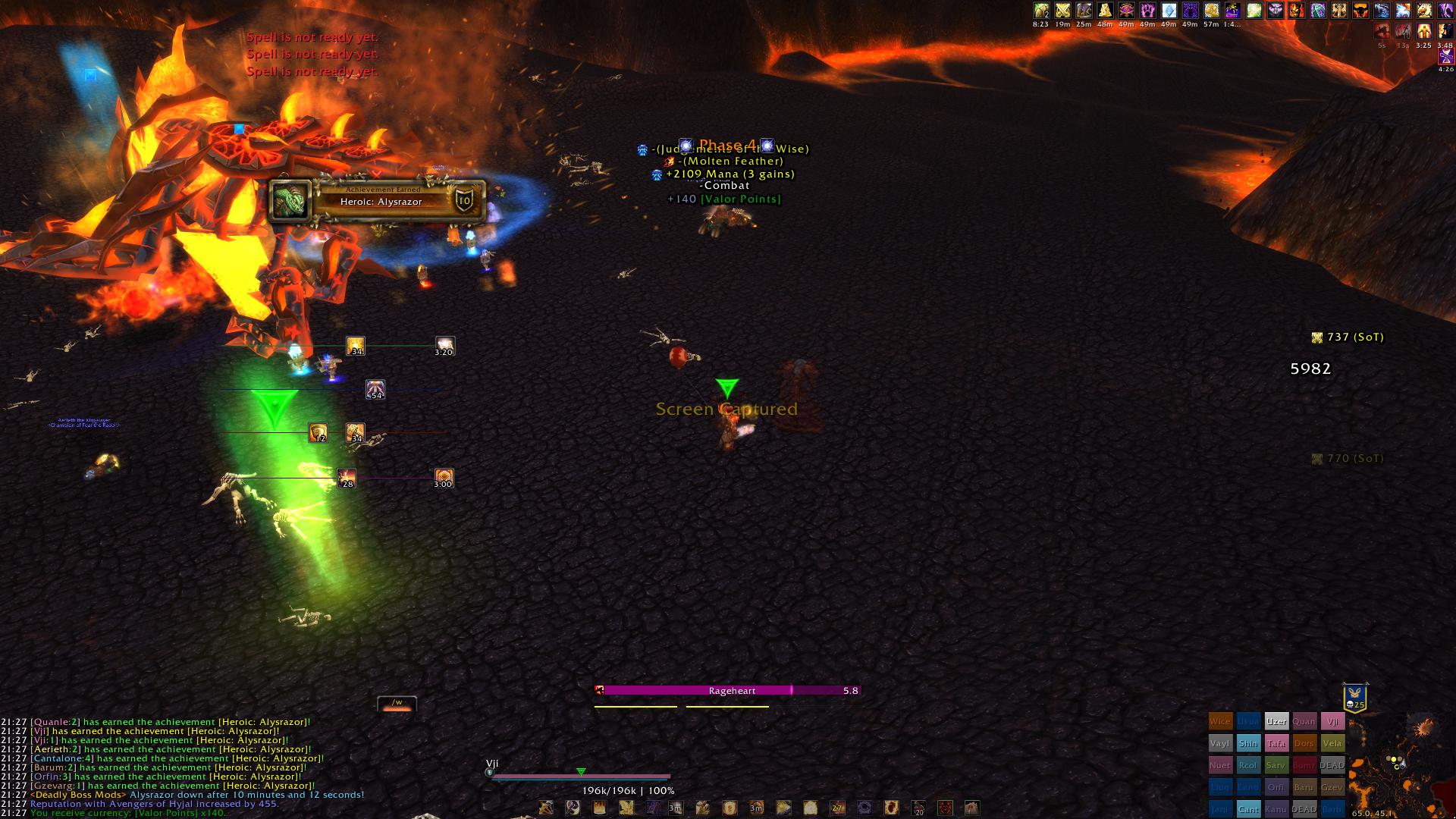This screenshot has width=1456, height=819.
Task: Target Cant in the raid grid
Action: click(x=1247, y=809)
